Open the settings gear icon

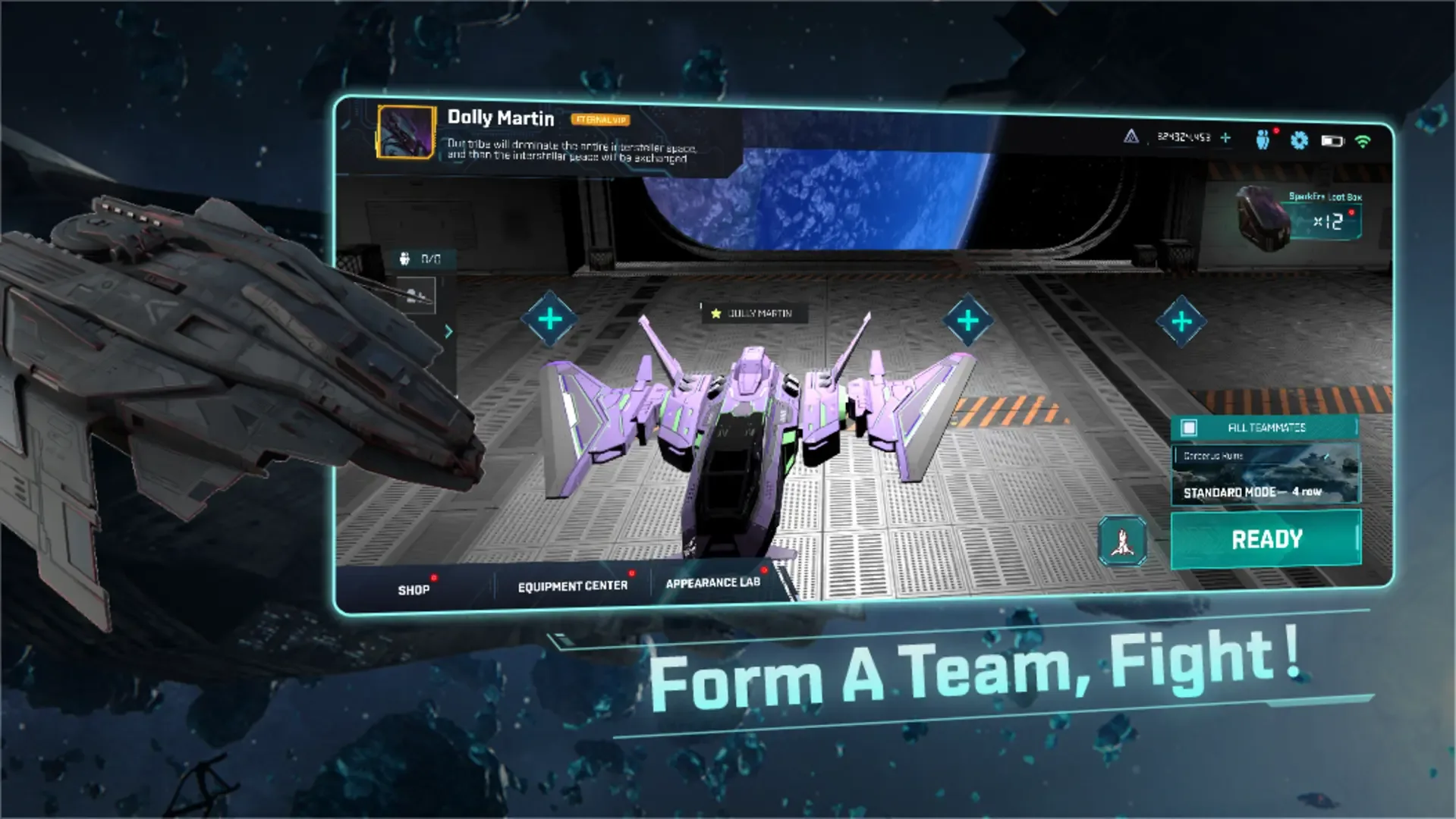click(x=1300, y=139)
